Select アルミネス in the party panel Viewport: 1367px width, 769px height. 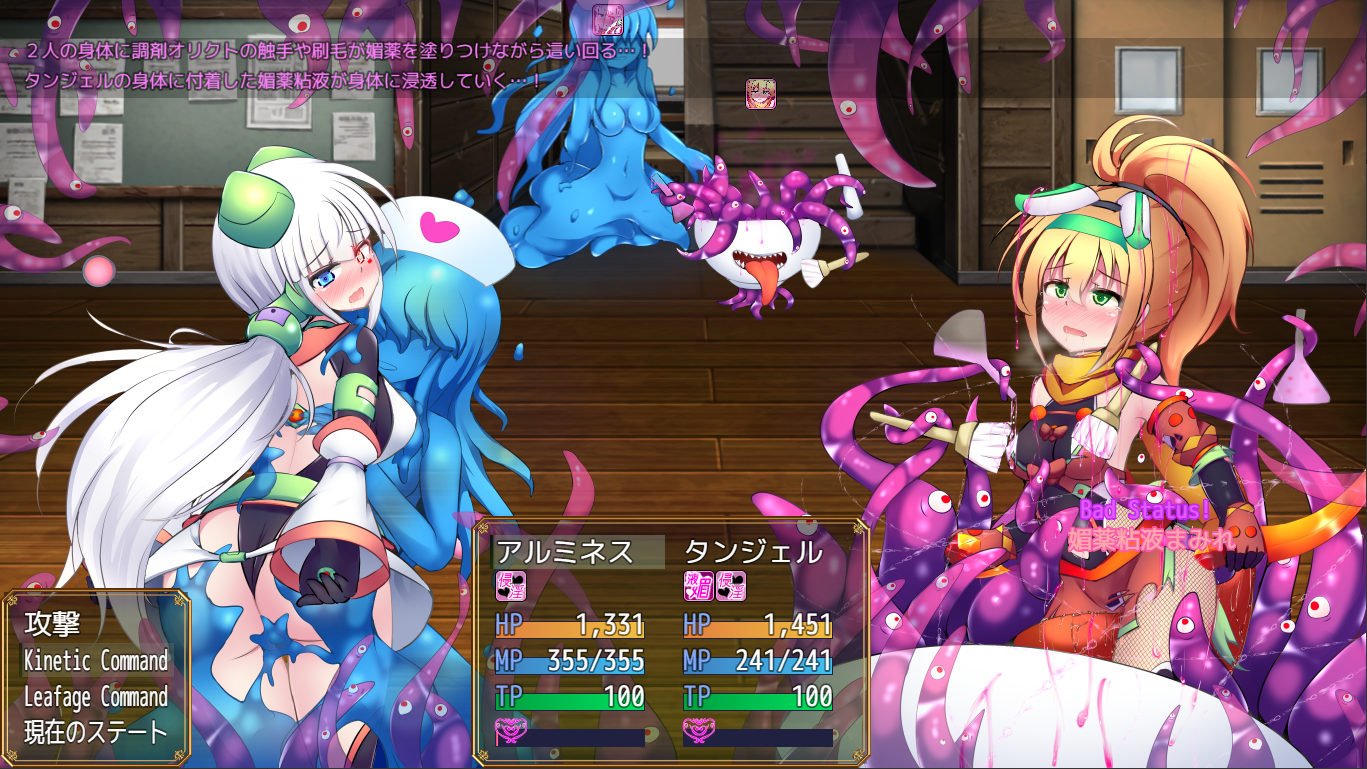click(x=566, y=552)
